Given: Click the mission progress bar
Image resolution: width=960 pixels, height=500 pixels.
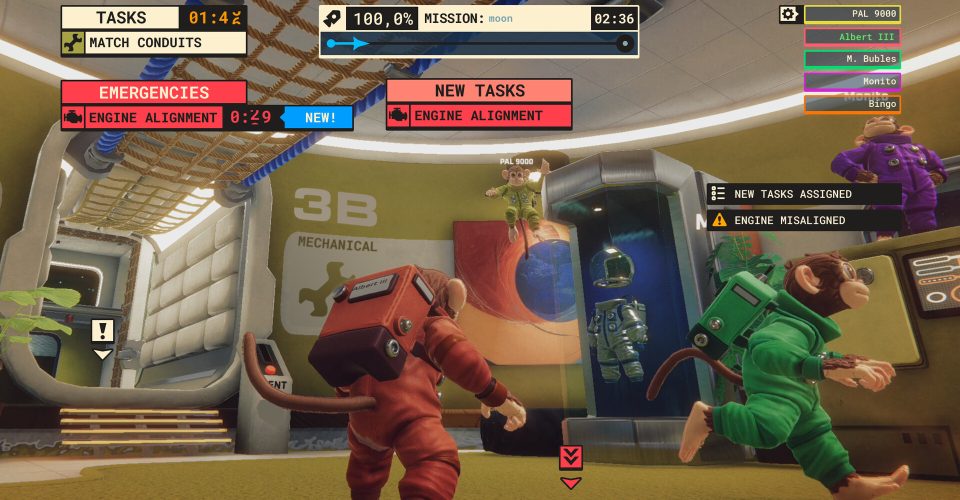Looking at the screenshot, I should click(x=478, y=44).
